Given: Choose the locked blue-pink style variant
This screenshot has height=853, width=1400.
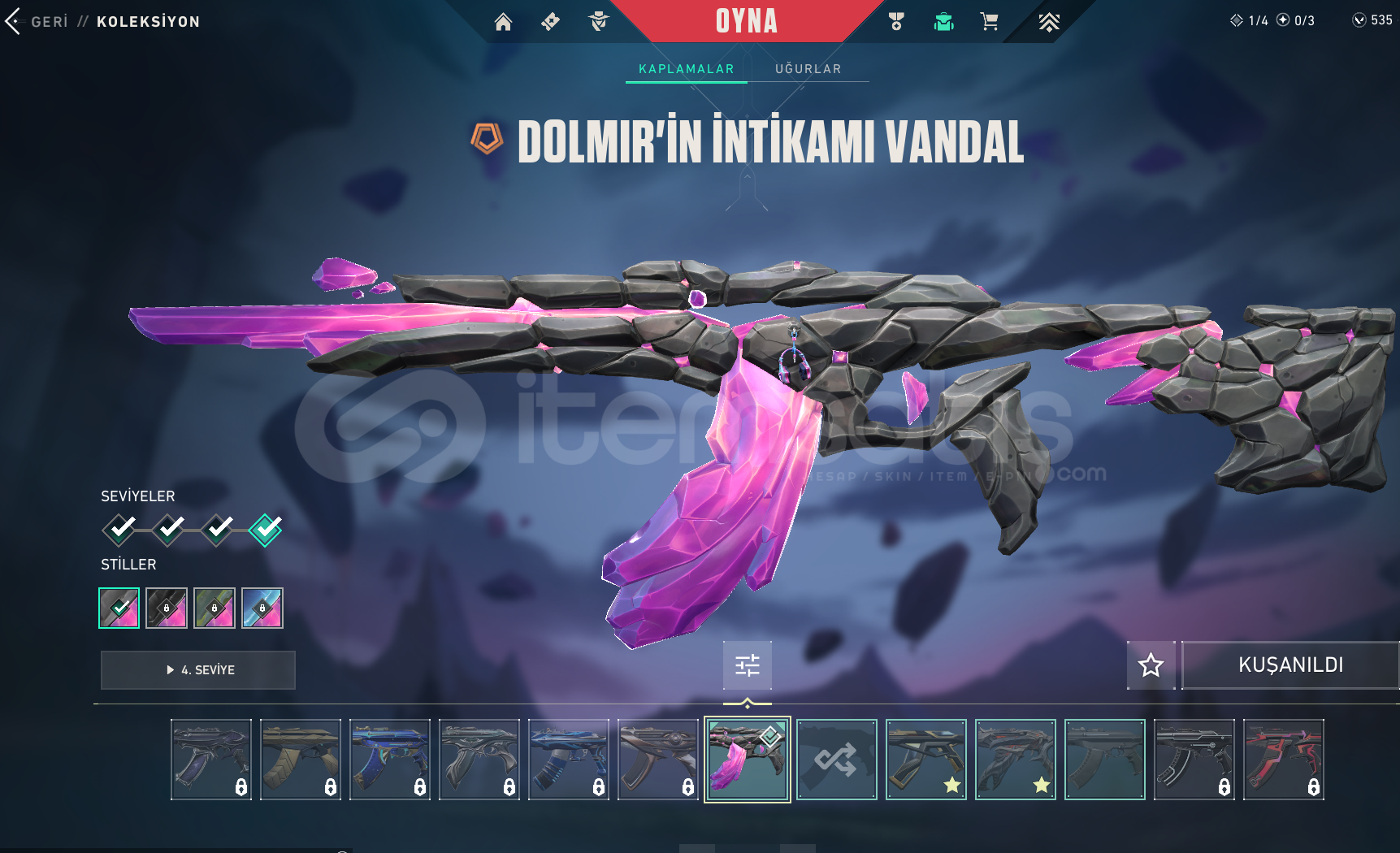Looking at the screenshot, I should [262, 608].
